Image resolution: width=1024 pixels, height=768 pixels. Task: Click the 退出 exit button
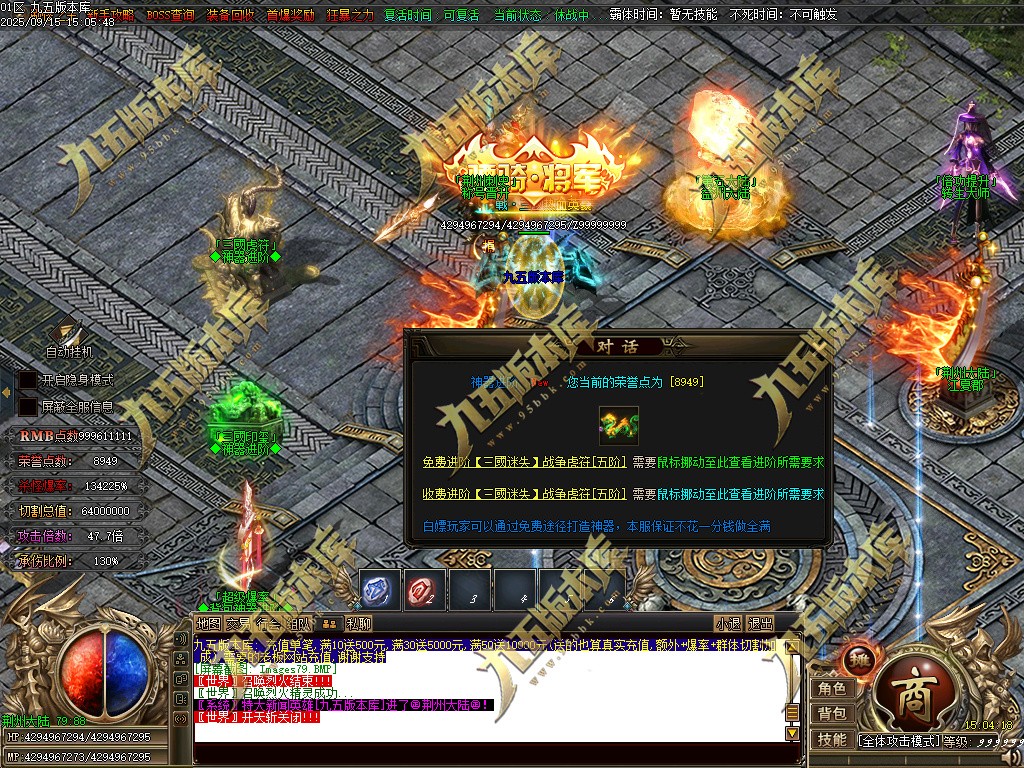(x=760, y=624)
